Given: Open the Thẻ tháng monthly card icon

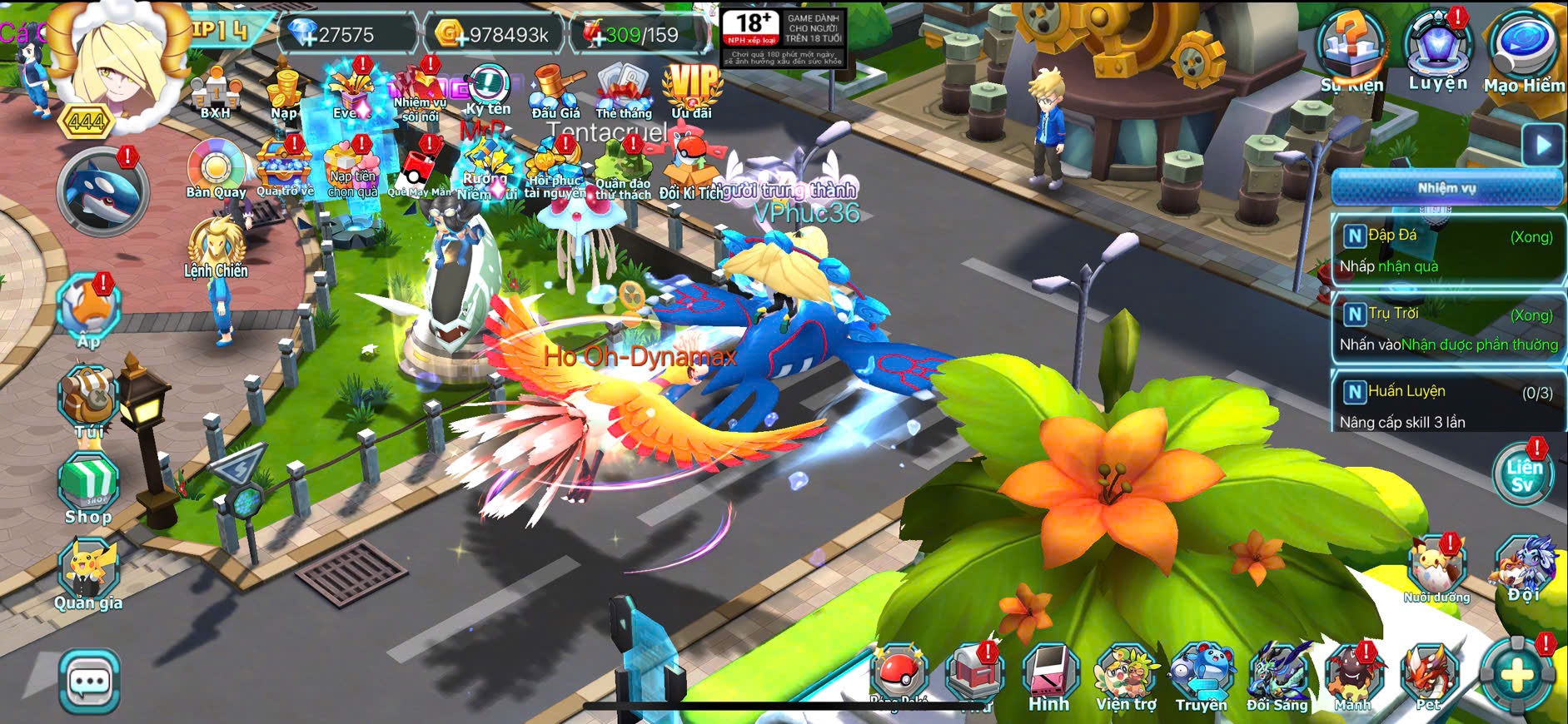Looking at the screenshot, I should coord(623,90).
